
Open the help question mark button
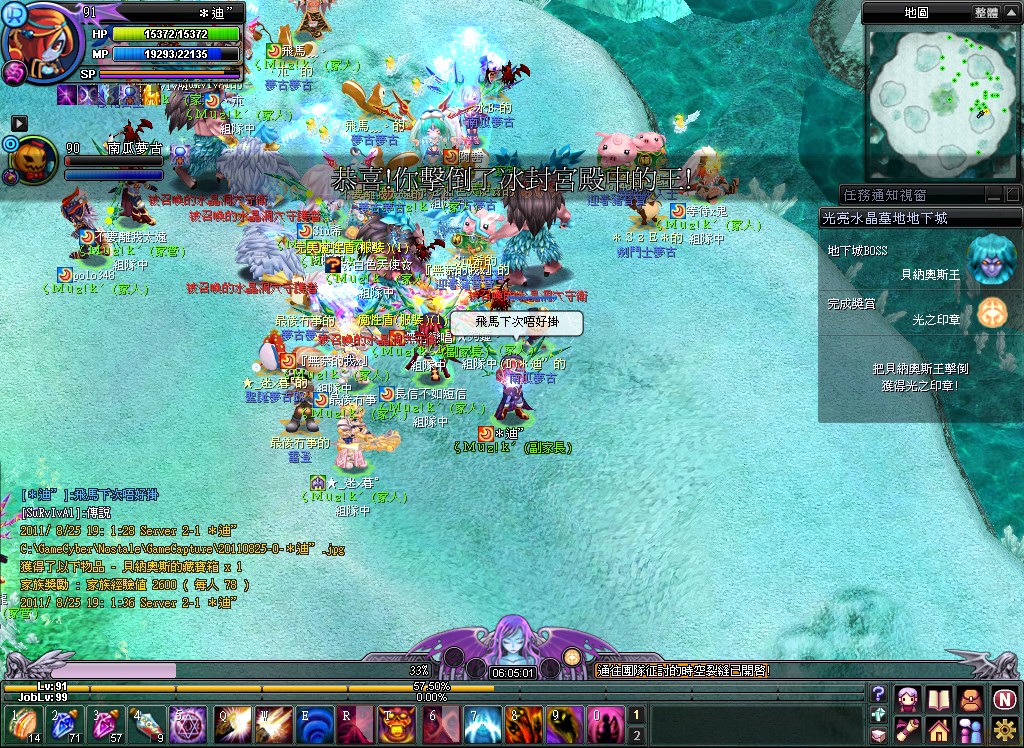[878, 693]
